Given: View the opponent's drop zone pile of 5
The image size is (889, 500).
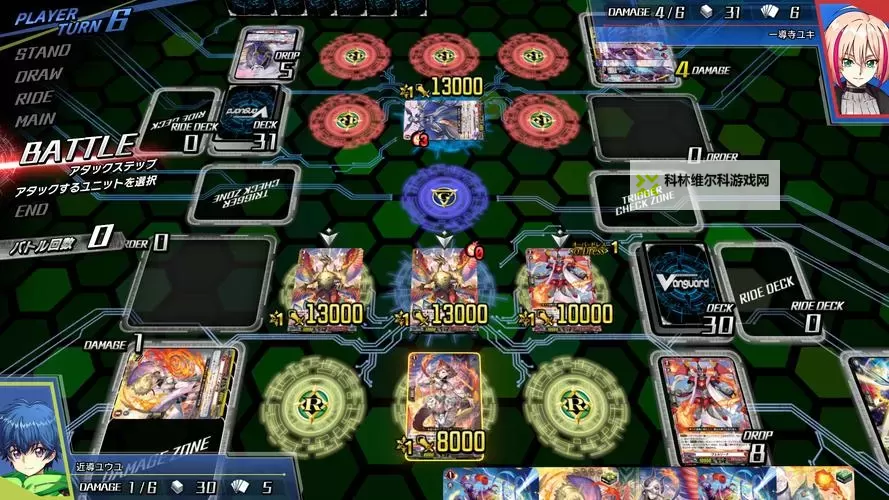Looking at the screenshot, I should click(266, 54).
